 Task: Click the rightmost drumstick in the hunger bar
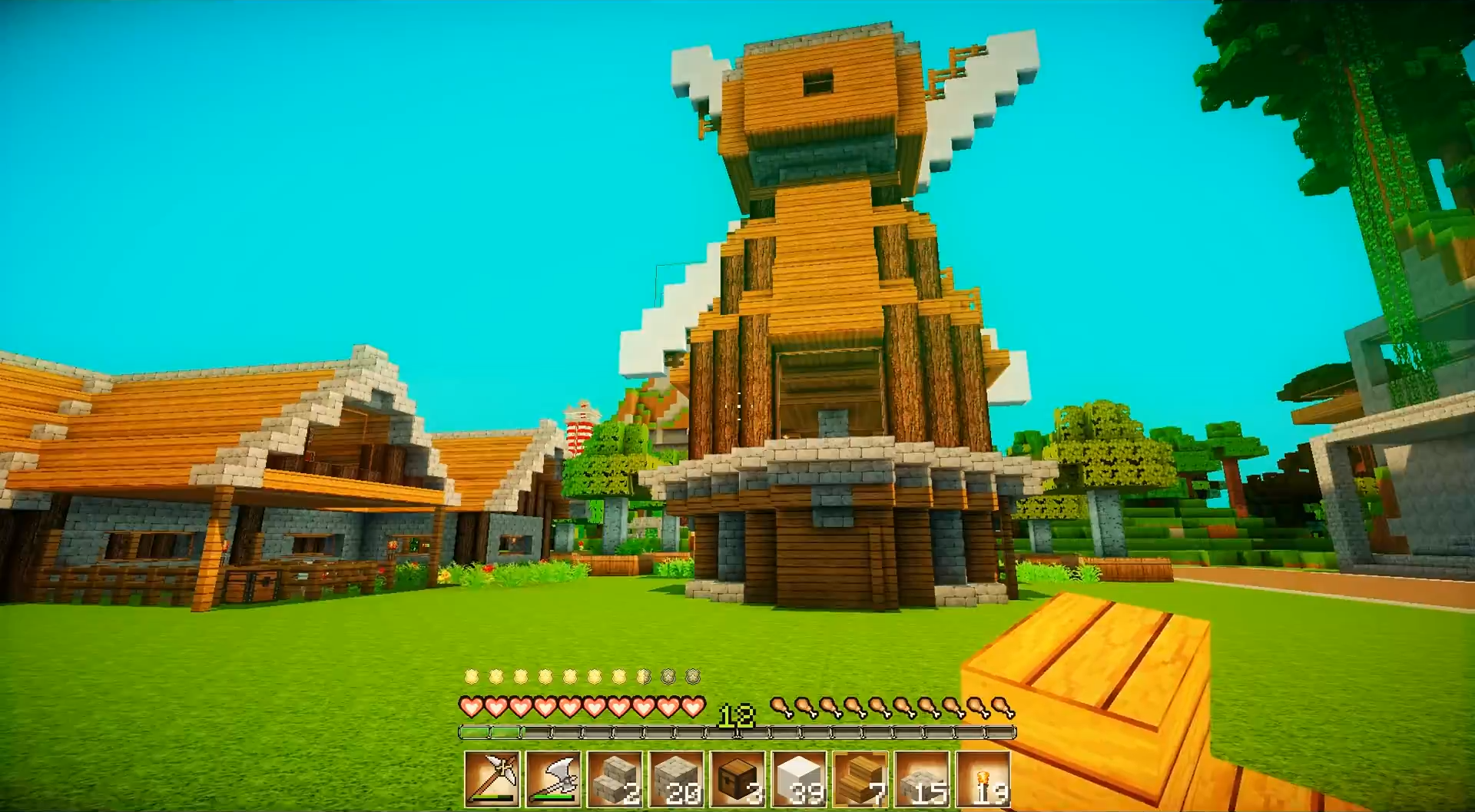point(1001,707)
